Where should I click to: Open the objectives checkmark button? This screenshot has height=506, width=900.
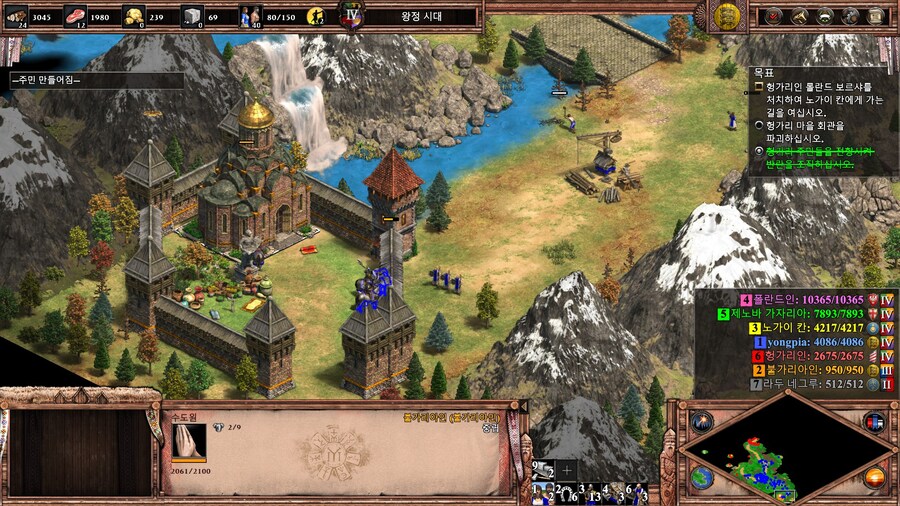tap(773, 16)
